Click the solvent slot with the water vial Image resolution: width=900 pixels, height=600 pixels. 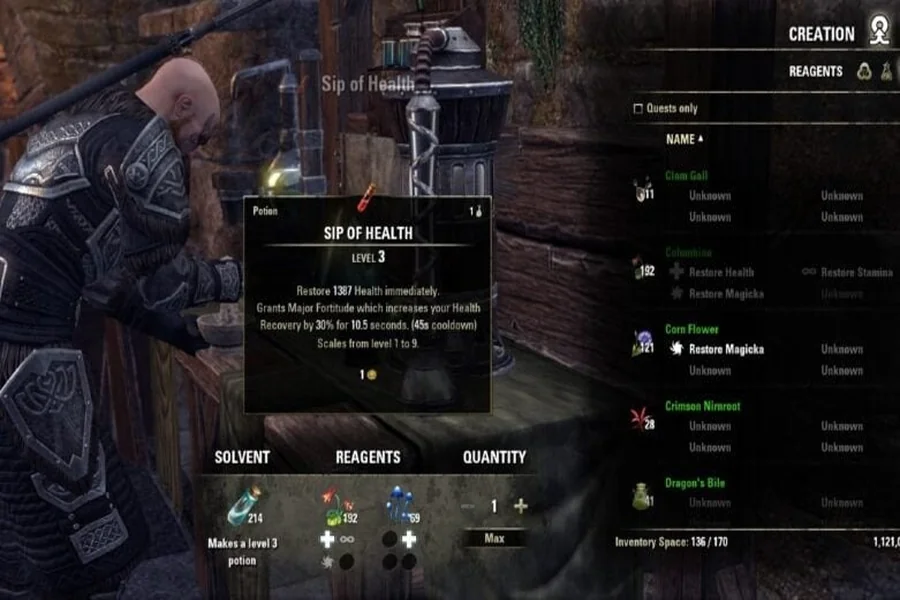[242, 506]
